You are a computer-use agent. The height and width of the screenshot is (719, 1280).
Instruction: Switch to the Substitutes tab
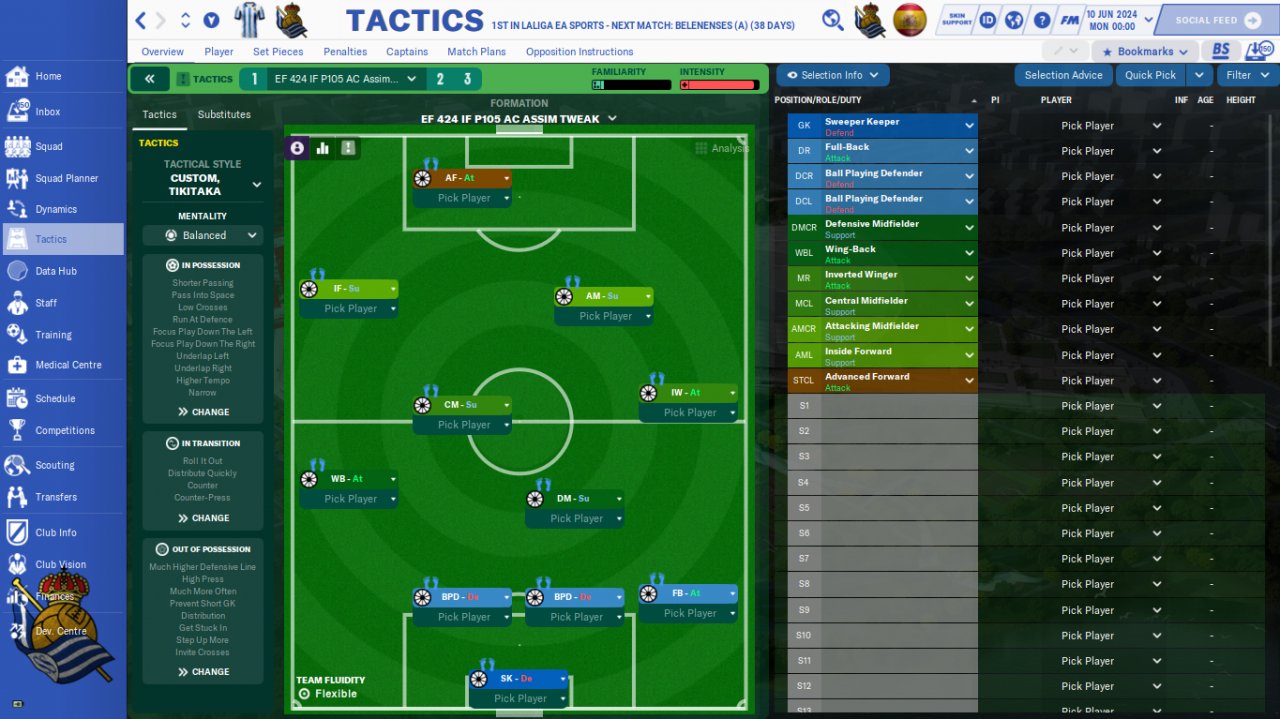click(x=224, y=115)
